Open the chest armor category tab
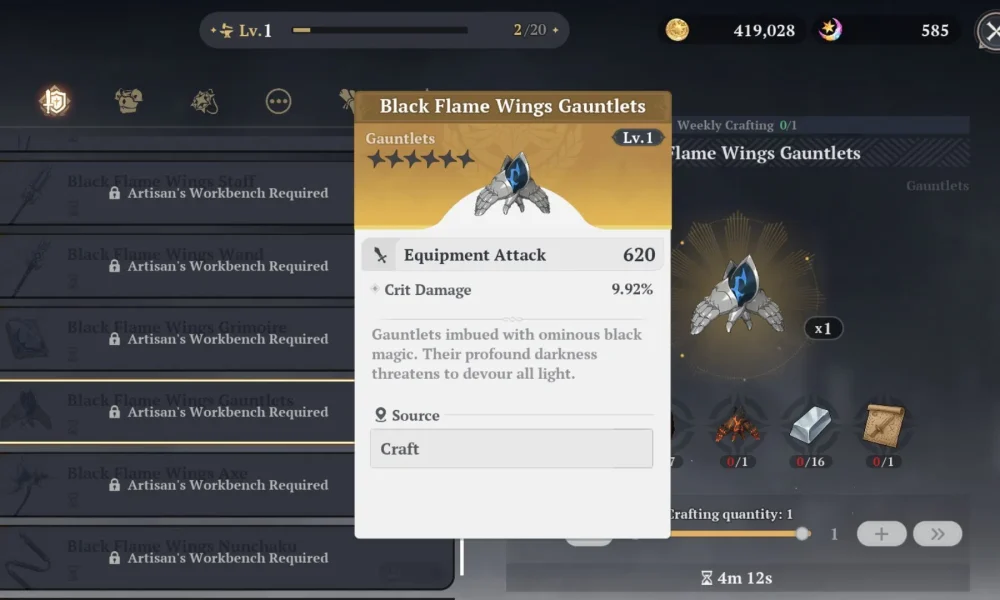1000x600 pixels. [x=129, y=100]
